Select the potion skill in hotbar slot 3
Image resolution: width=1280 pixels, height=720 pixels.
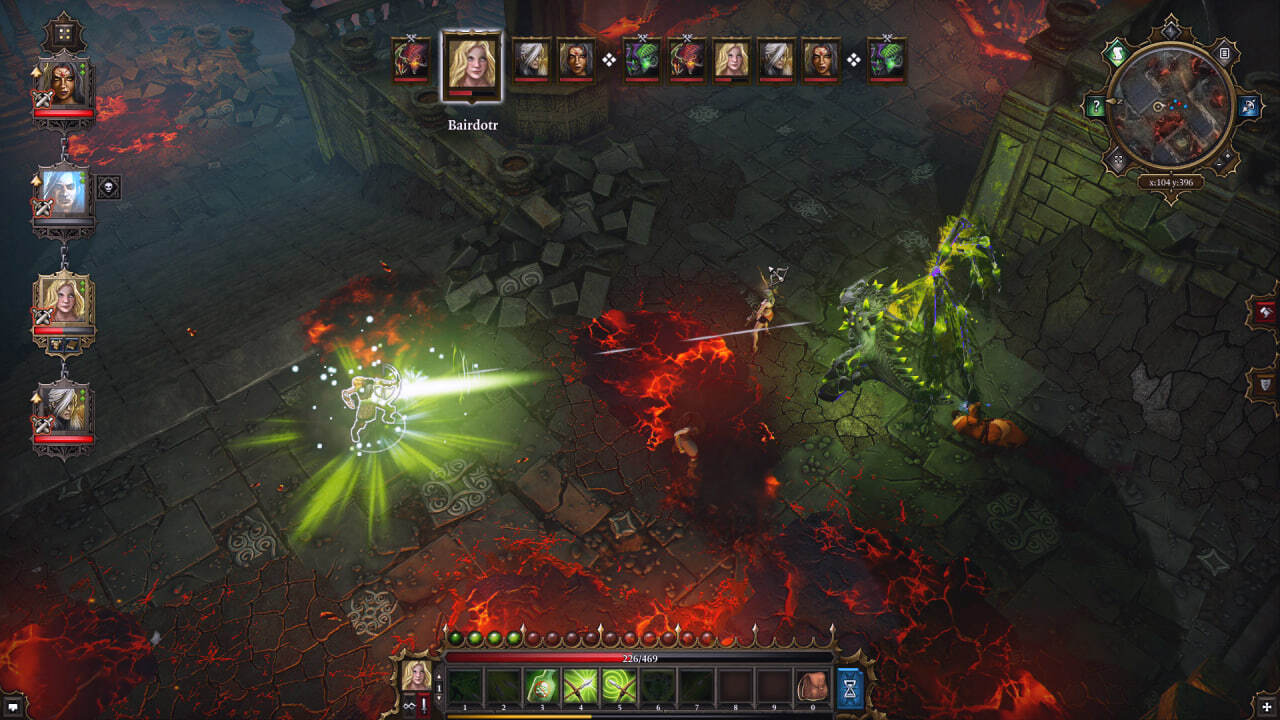(541, 687)
